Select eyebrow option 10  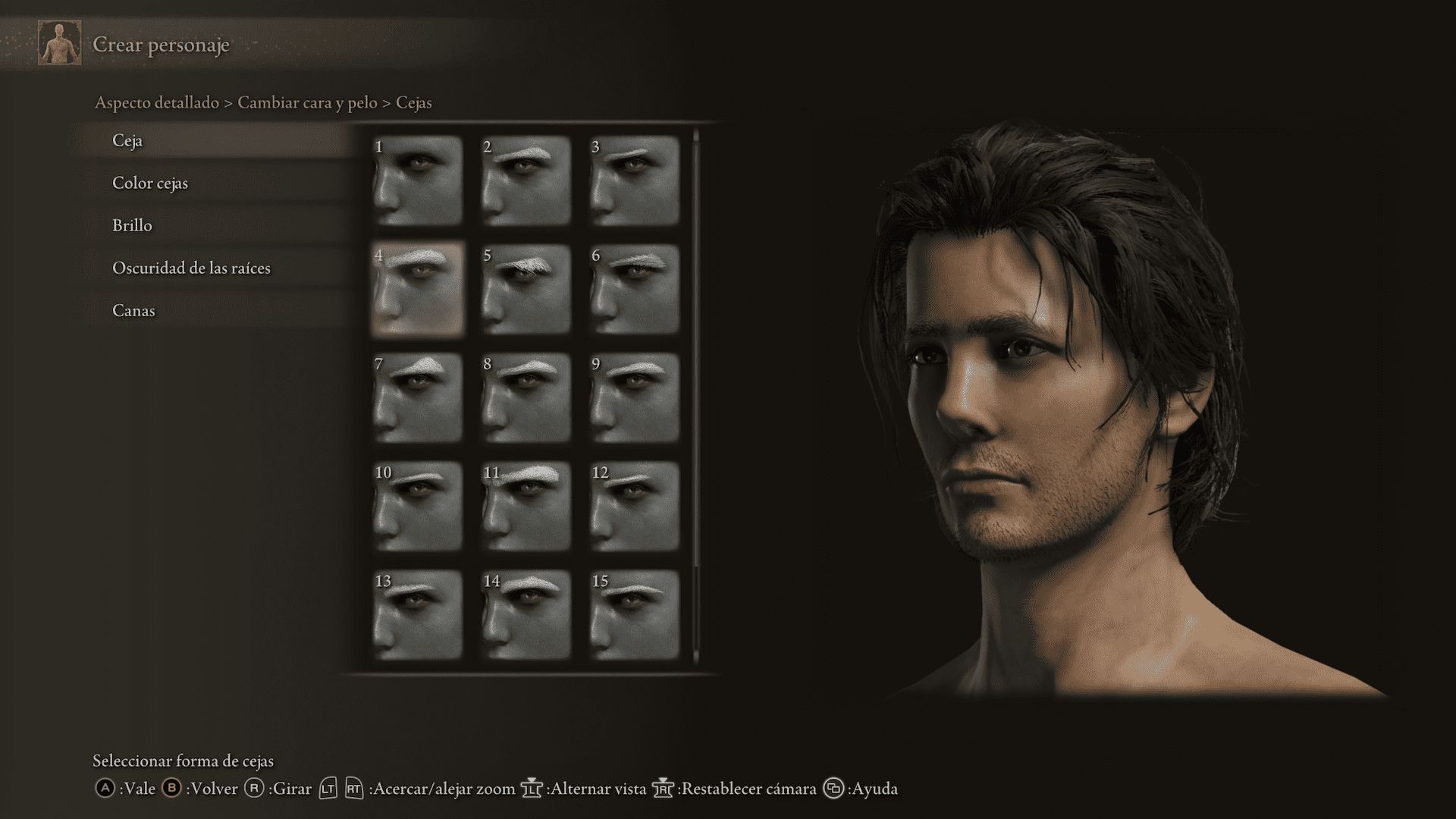tap(417, 506)
